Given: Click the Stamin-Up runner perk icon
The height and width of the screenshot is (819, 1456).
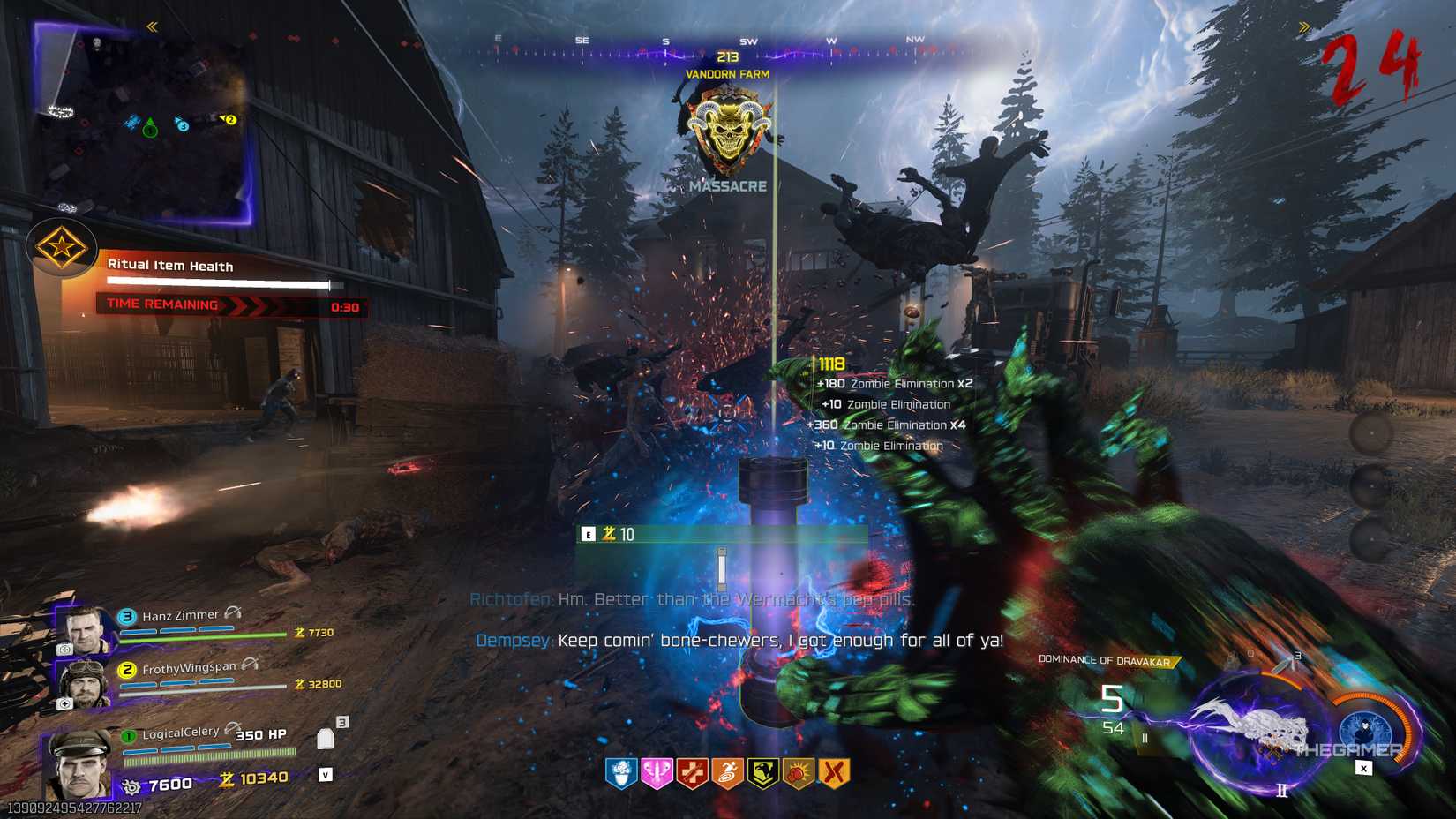Looking at the screenshot, I should tap(725, 773).
